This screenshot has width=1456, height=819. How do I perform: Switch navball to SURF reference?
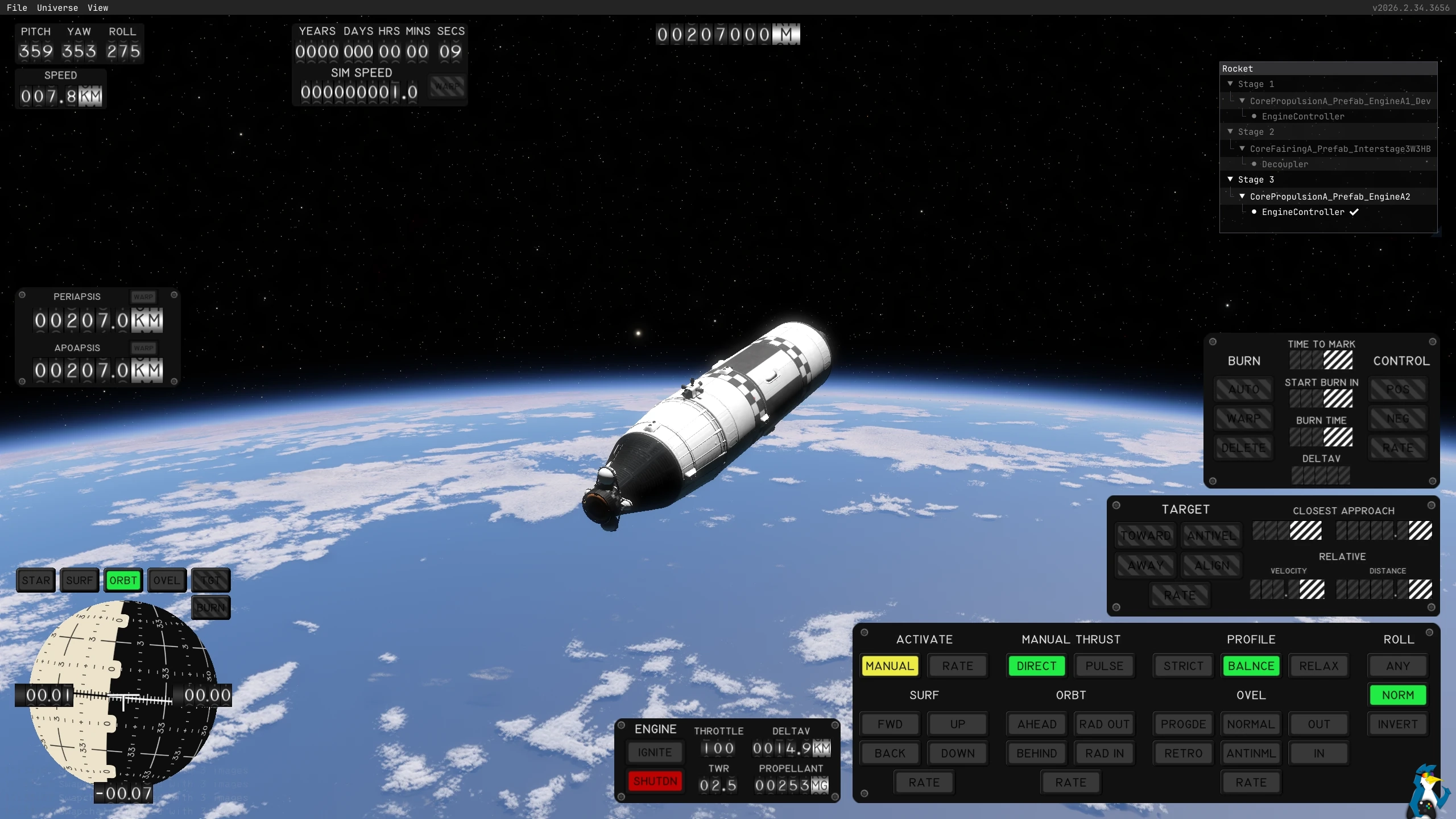79,581
